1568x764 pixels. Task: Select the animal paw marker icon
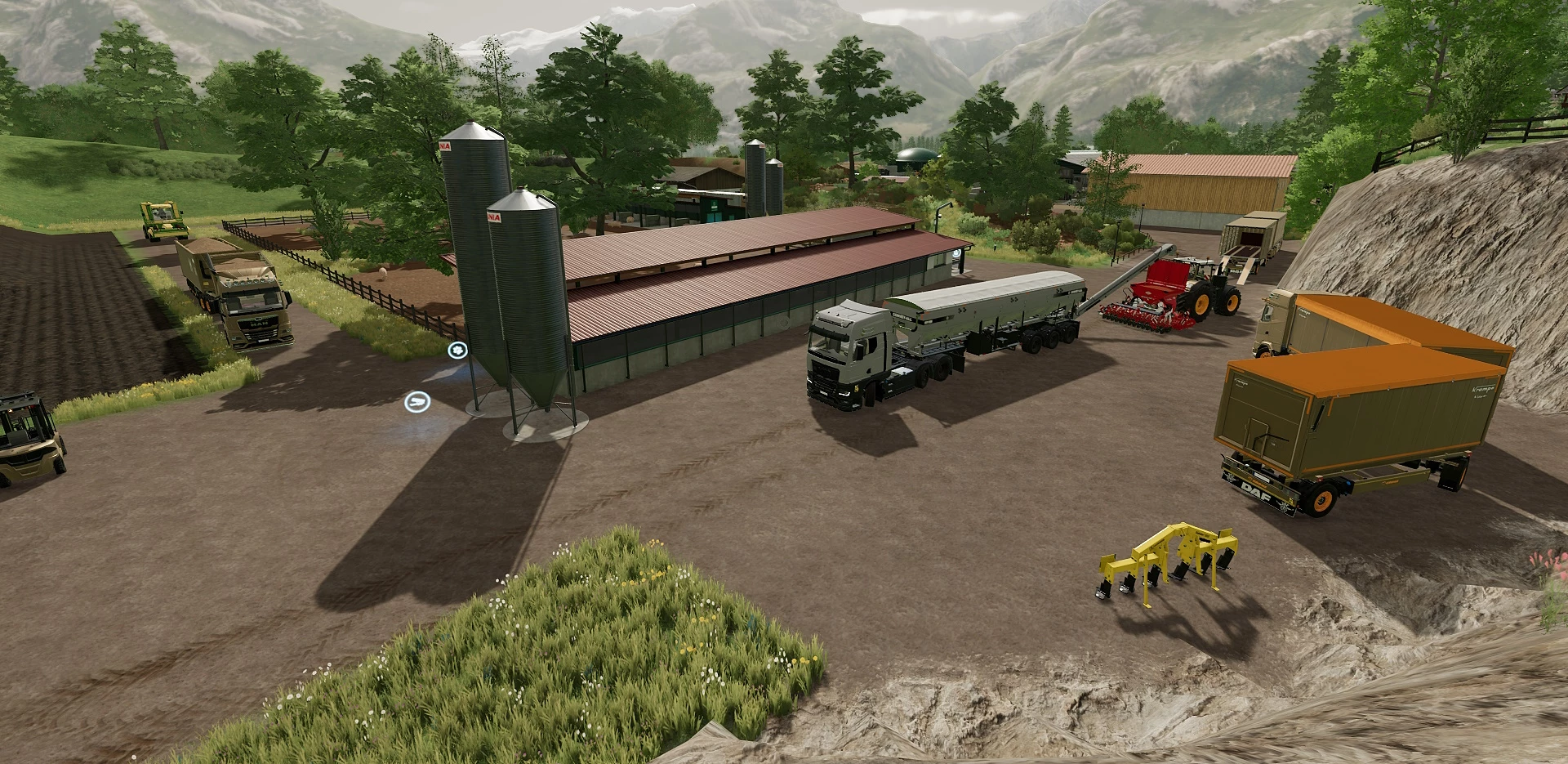(457, 351)
